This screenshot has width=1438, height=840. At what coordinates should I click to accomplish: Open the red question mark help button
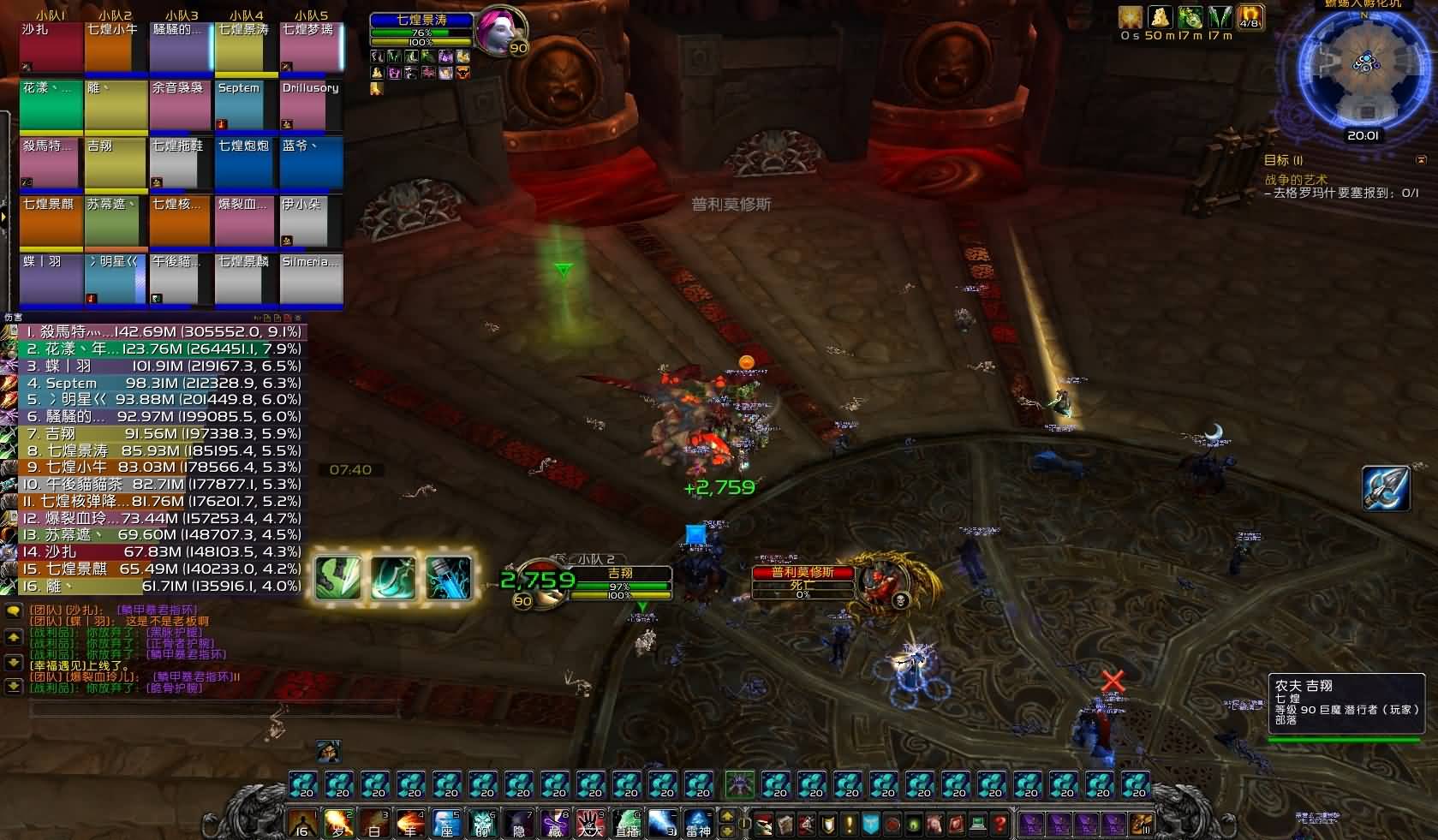coord(999,825)
